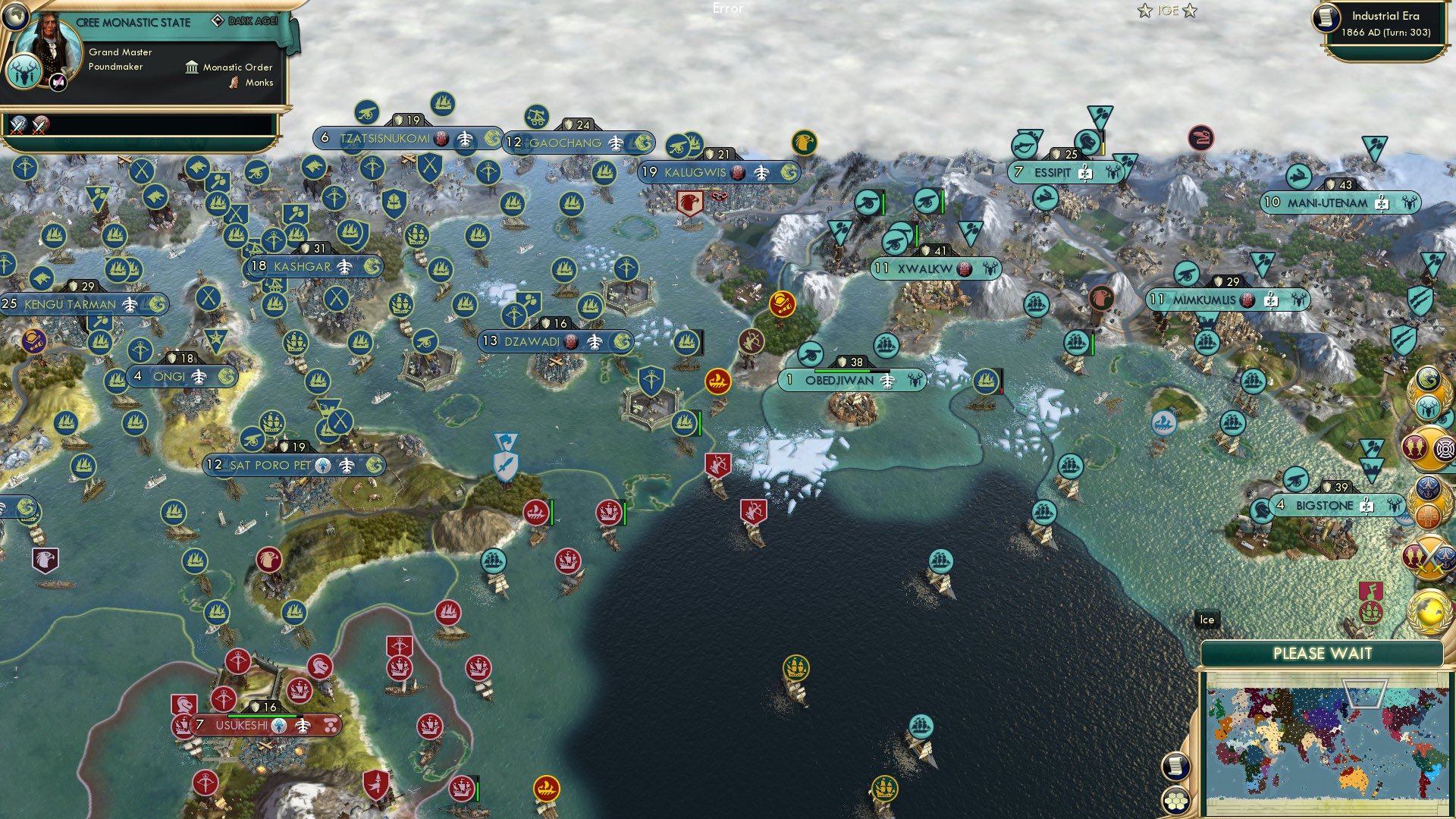The width and height of the screenshot is (1456, 819).
Task: Open the Bigstone city banner
Action: click(1338, 504)
